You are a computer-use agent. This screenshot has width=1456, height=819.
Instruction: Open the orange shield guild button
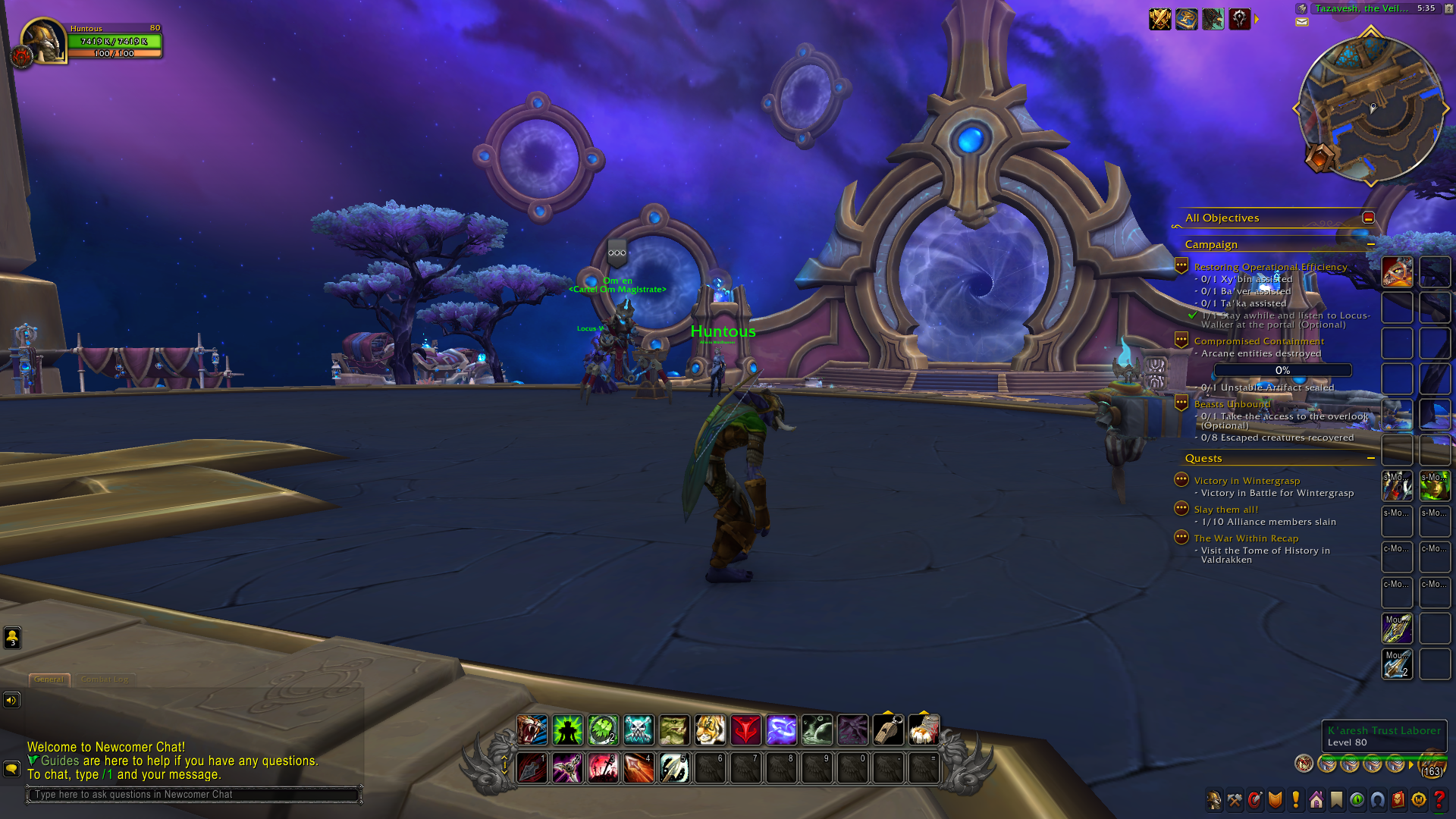pyautogui.click(x=1276, y=800)
